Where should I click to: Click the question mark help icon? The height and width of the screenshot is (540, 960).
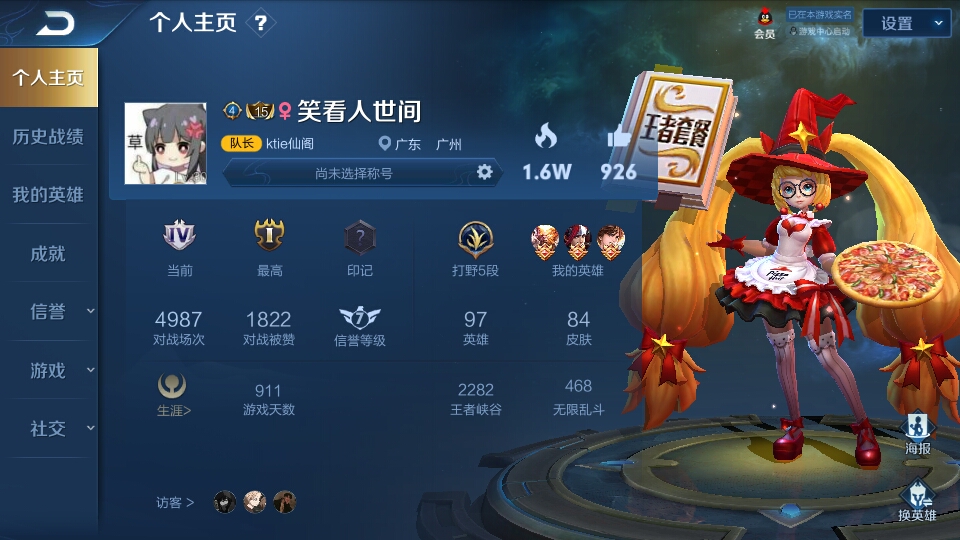pos(261,23)
